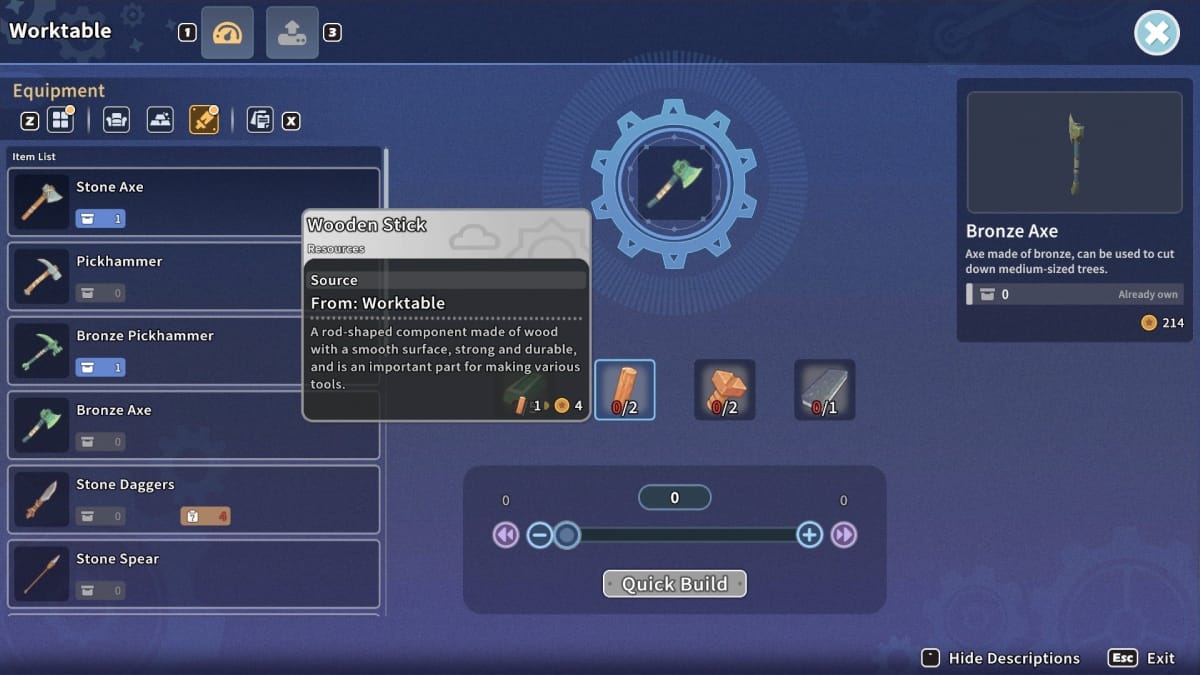Select the copper ore material slot
The image size is (1200, 675).
pyautogui.click(x=725, y=389)
